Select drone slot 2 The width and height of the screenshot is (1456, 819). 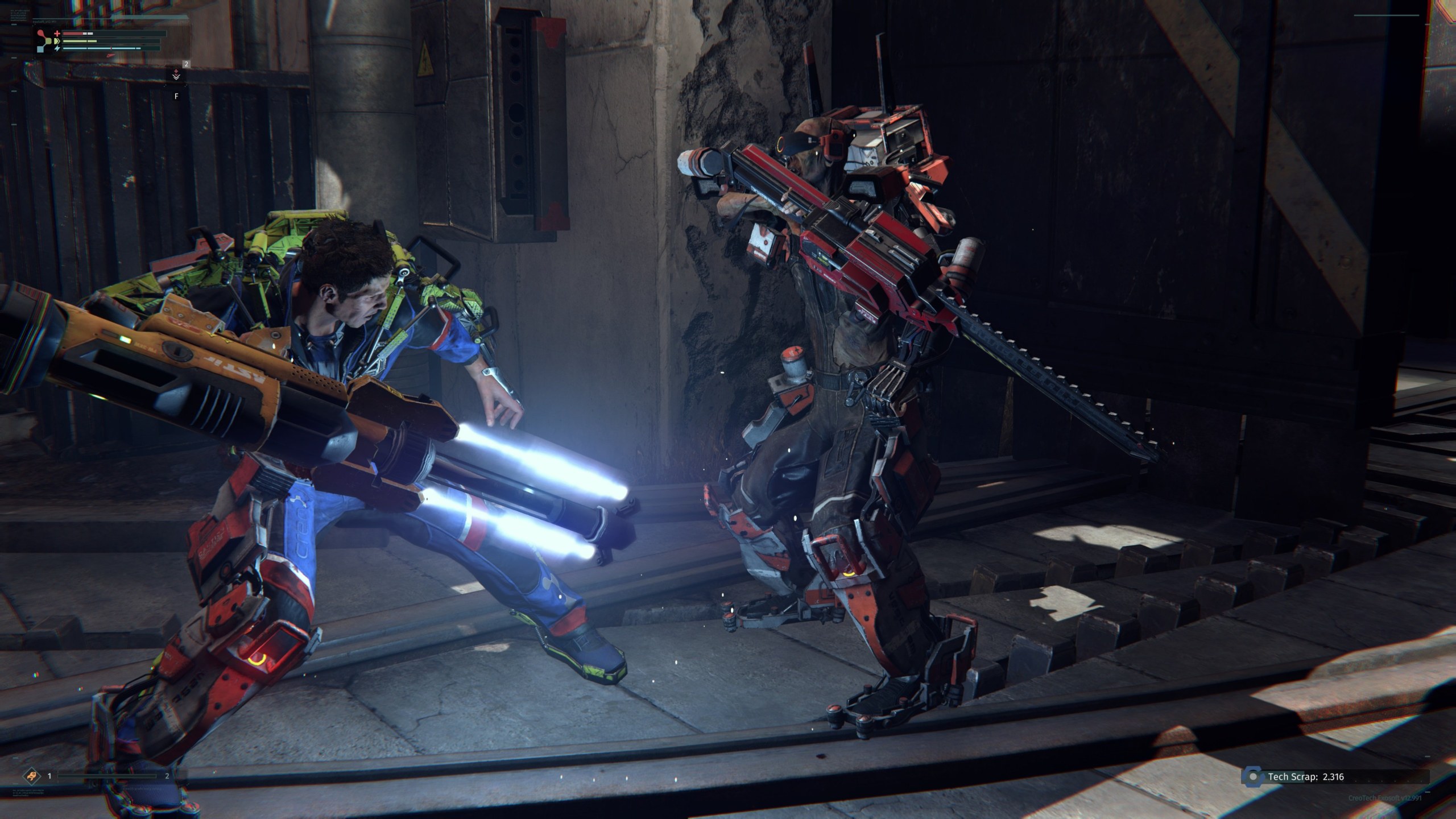point(167,776)
